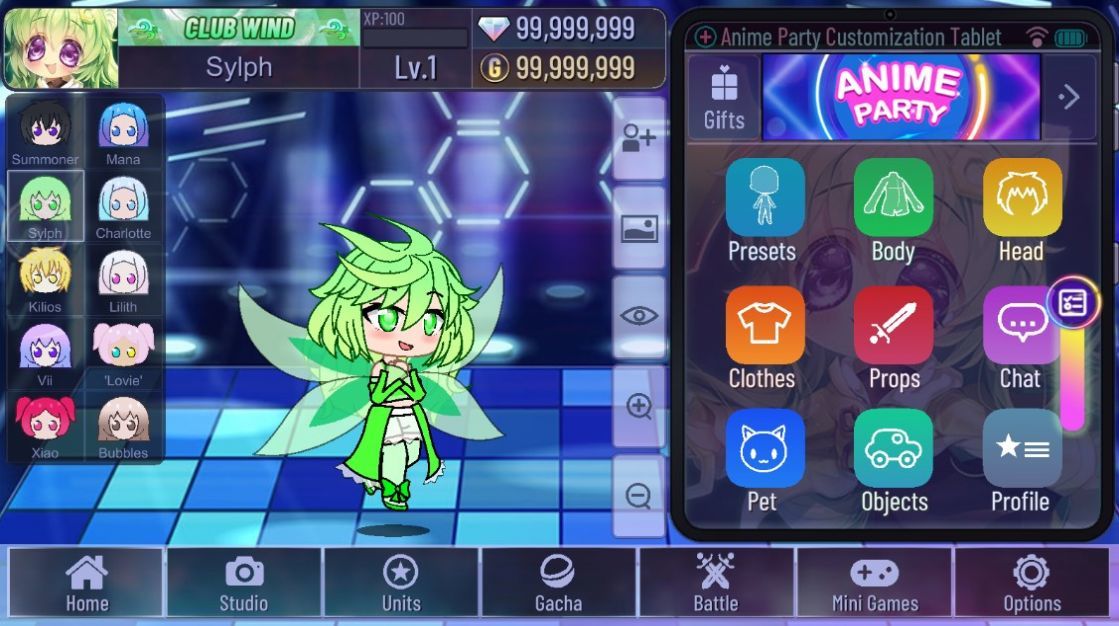1119x626 pixels.
Task: Open the Studio mode
Action: tap(244, 582)
